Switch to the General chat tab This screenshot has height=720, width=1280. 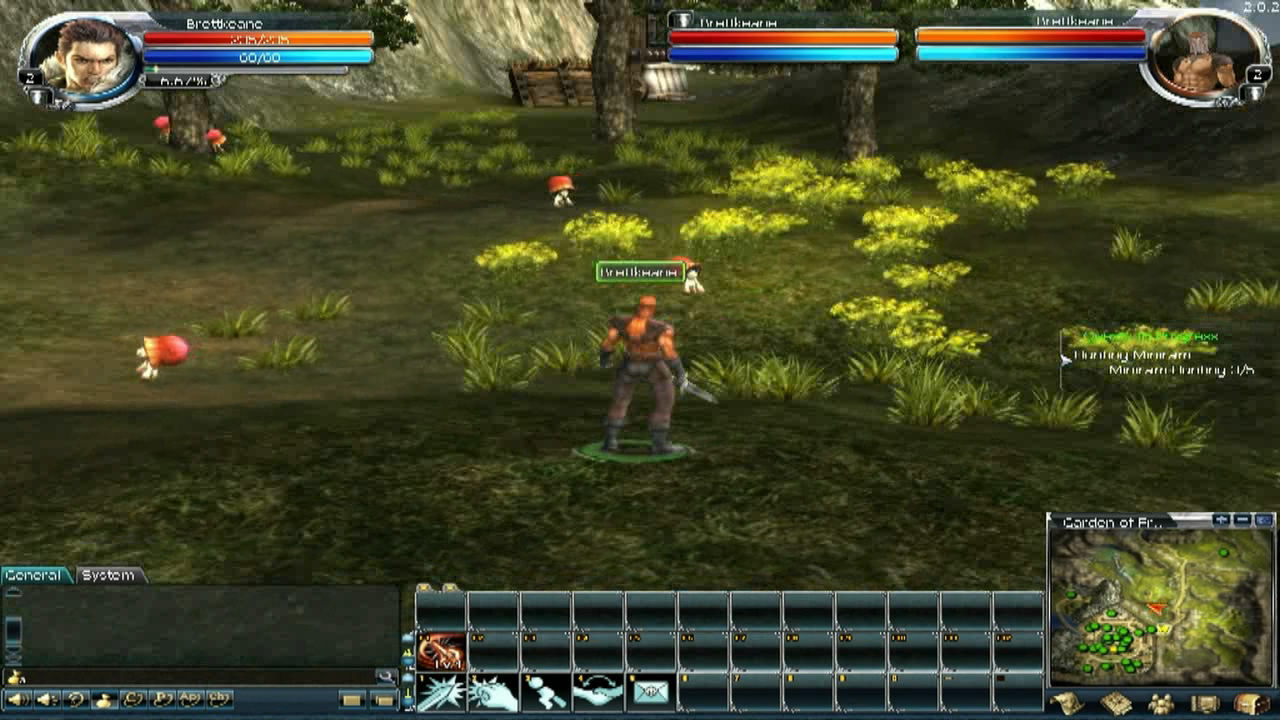click(x=36, y=576)
